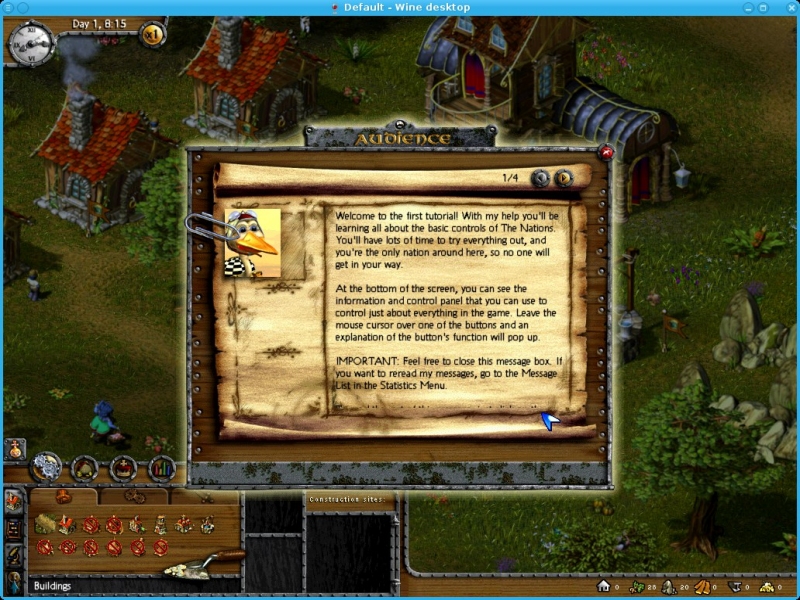Open the gears menu button

46,466
